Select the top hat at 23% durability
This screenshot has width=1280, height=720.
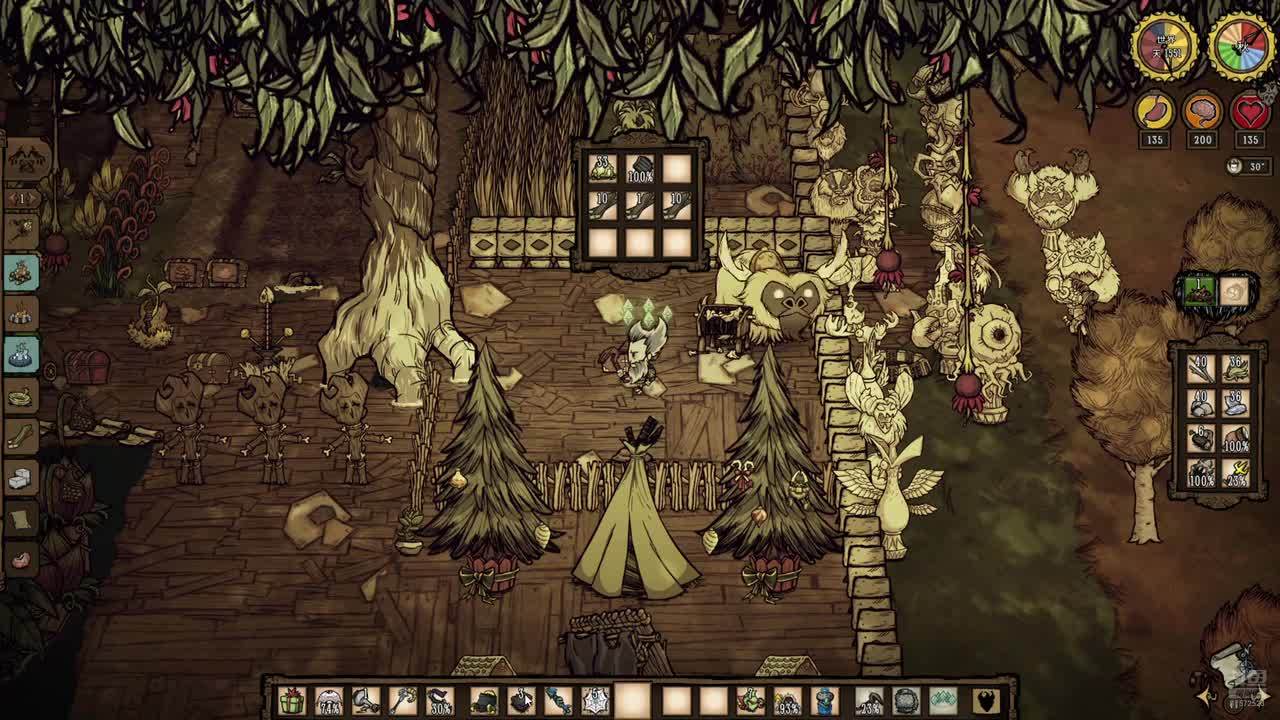pos(869,701)
